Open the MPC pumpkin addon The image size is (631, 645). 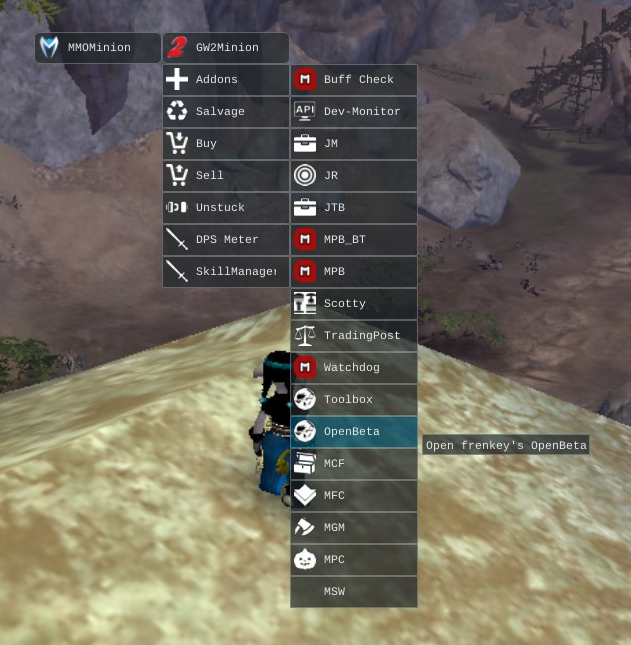coord(354,560)
